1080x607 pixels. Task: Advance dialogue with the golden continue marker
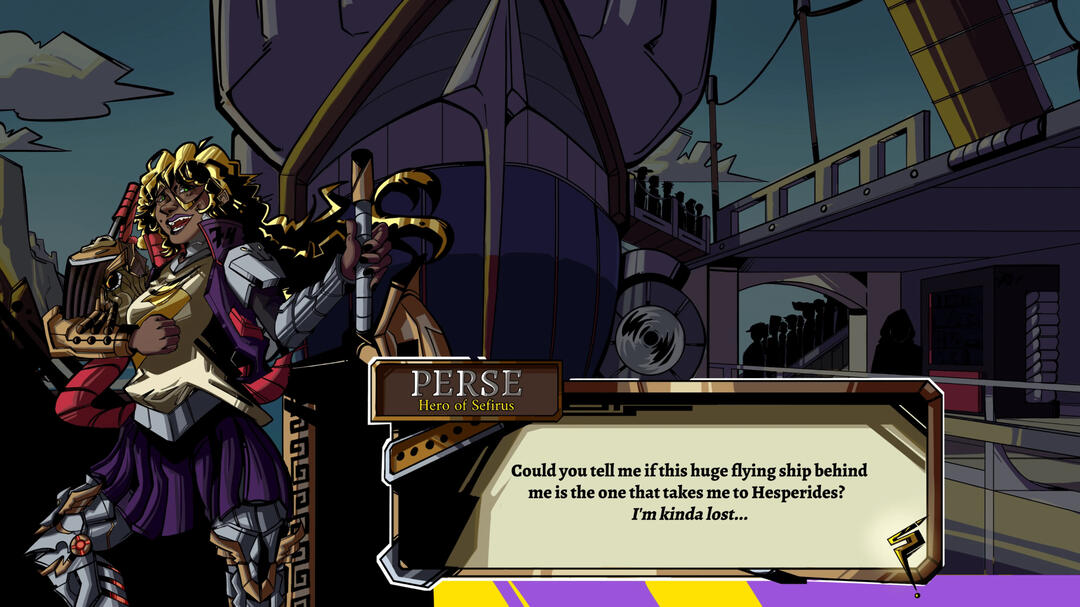[x=904, y=551]
